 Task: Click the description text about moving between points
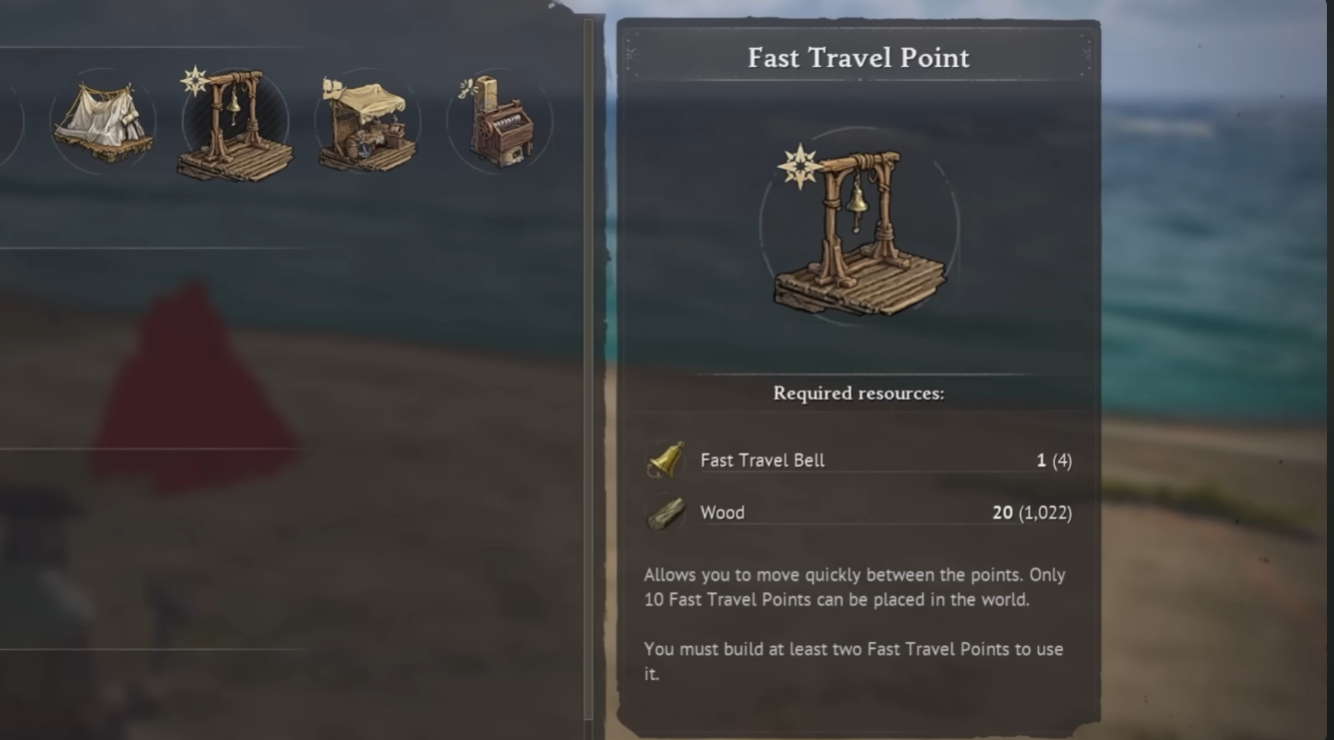click(855, 585)
